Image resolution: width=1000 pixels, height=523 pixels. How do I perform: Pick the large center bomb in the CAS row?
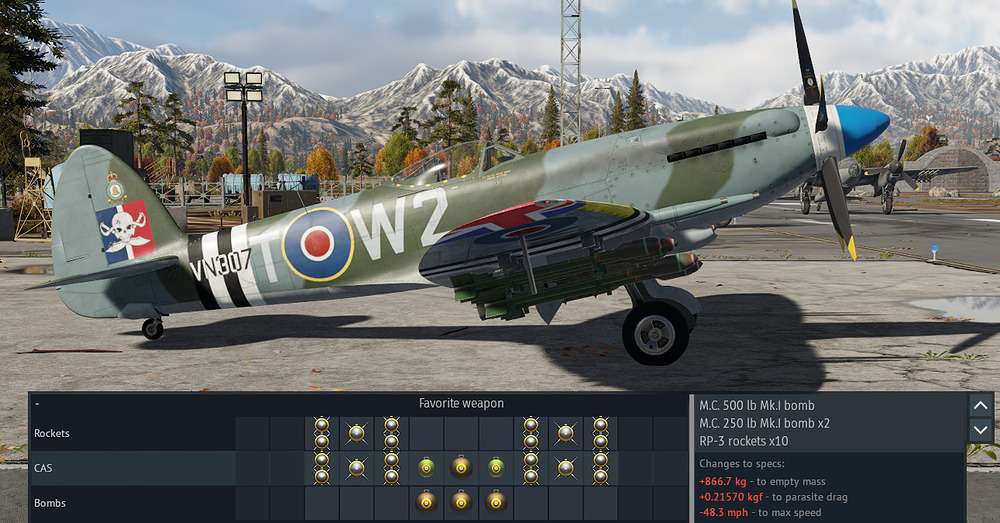tap(461, 467)
